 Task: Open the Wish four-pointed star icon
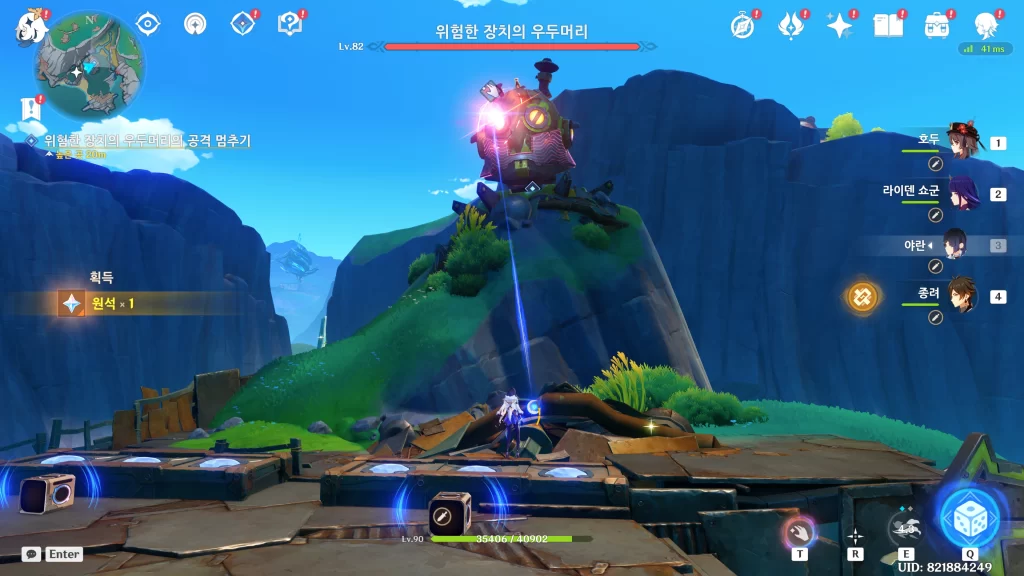pyautogui.click(x=839, y=26)
